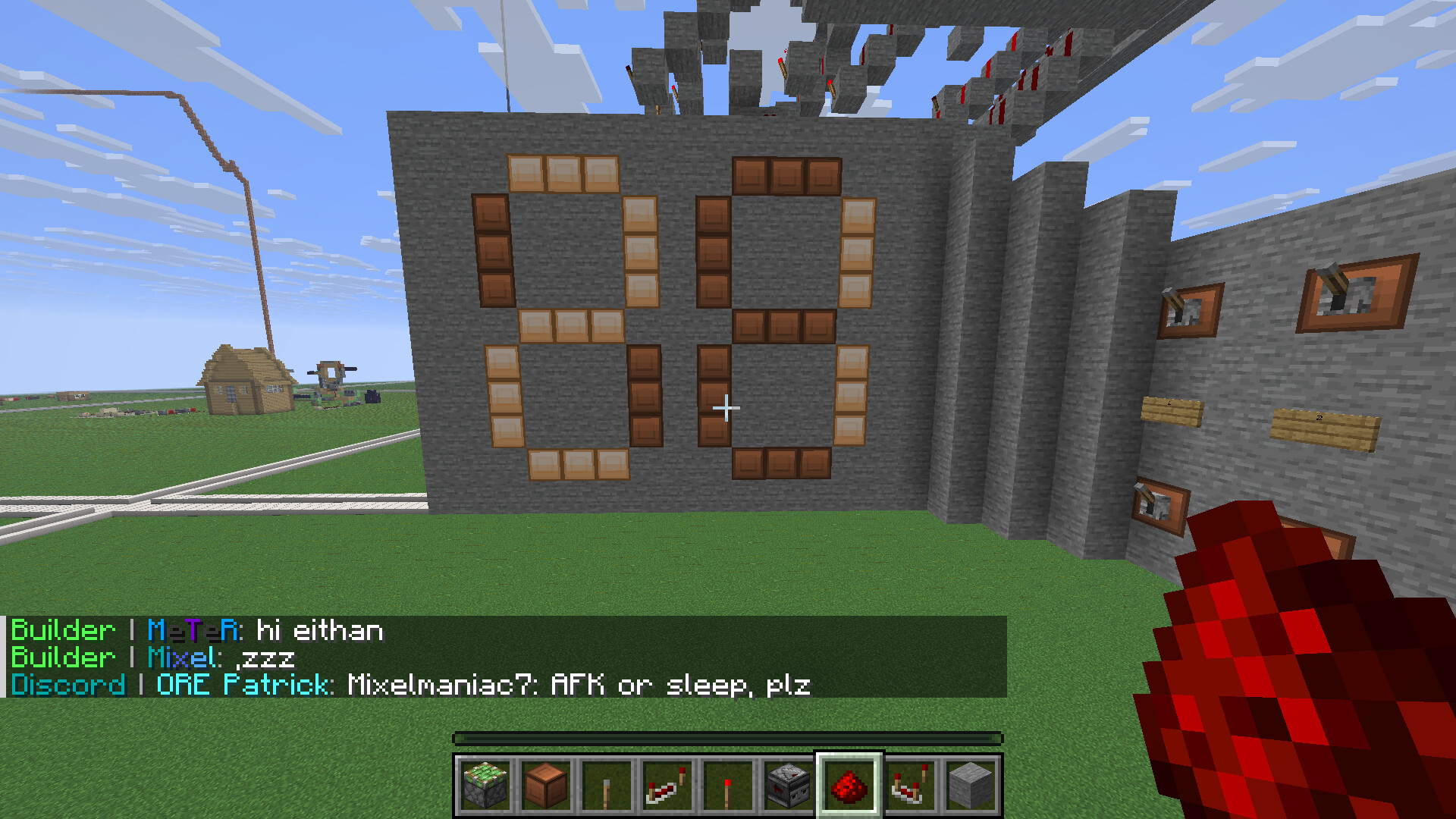This screenshot has height=819, width=1456.
Task: Click MeTeR's name in chat
Action: pyautogui.click(x=193, y=630)
